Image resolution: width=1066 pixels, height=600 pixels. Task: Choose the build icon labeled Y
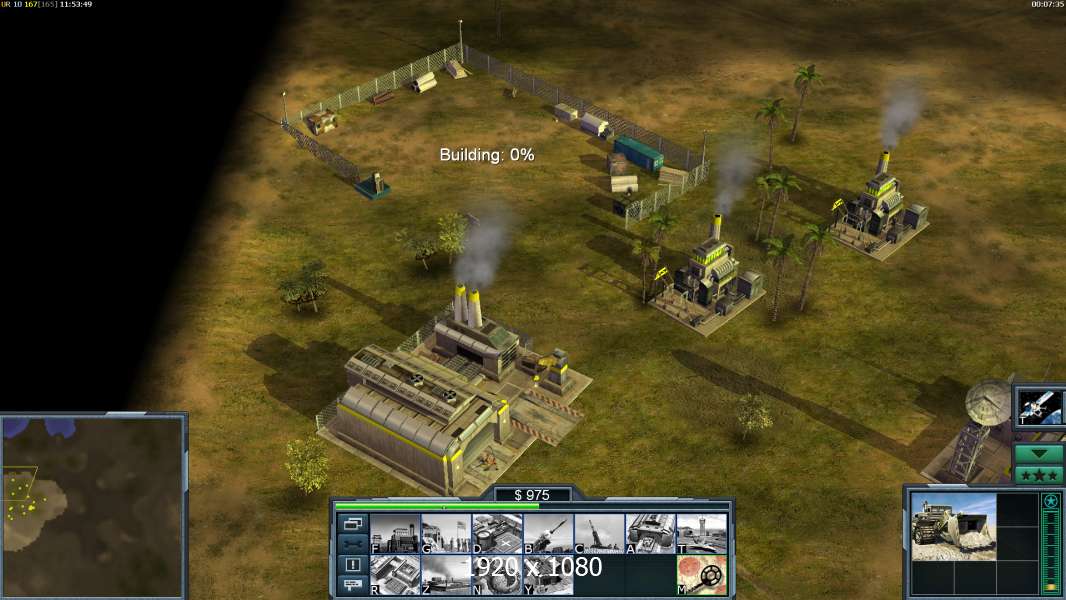pos(547,575)
